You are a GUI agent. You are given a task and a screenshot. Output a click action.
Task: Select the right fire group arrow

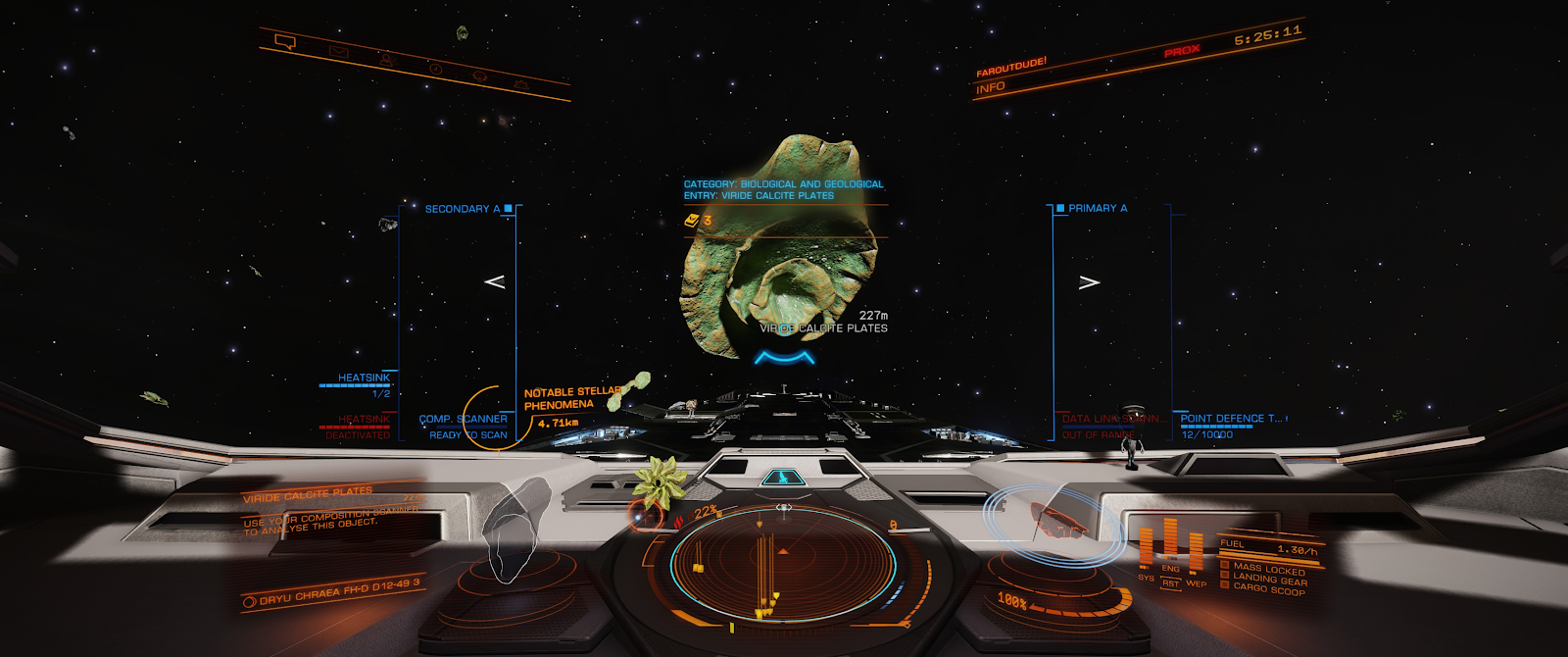(x=1089, y=282)
